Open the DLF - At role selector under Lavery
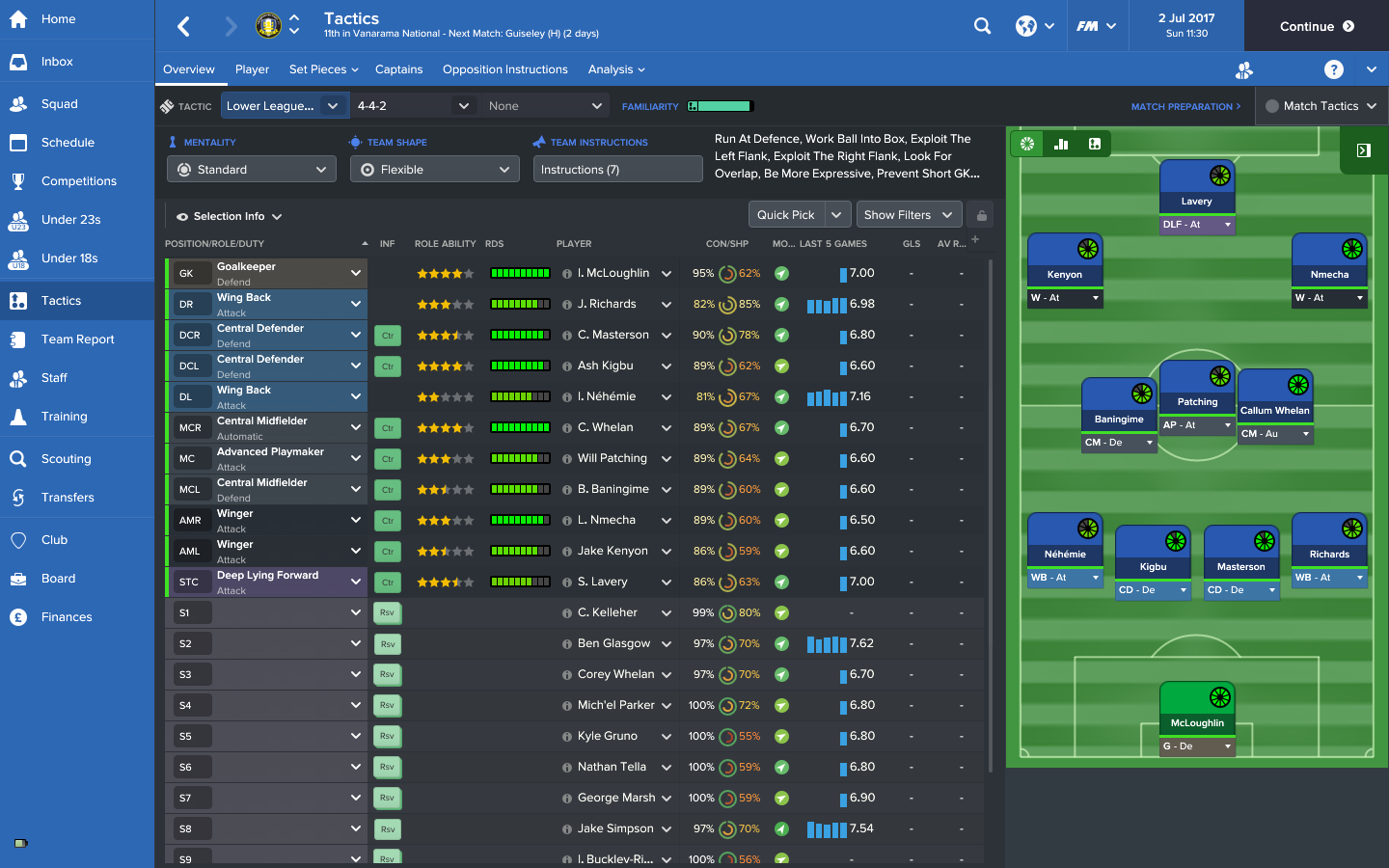 [1197, 225]
